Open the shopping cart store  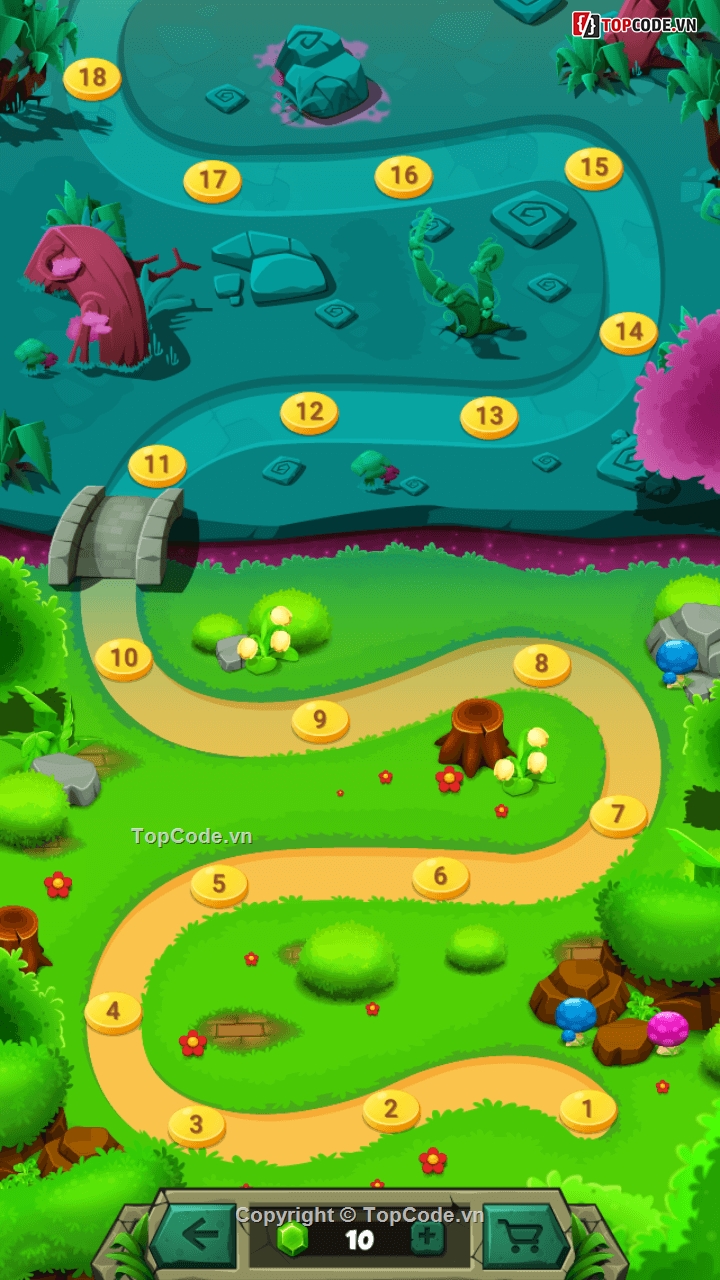point(523,1236)
